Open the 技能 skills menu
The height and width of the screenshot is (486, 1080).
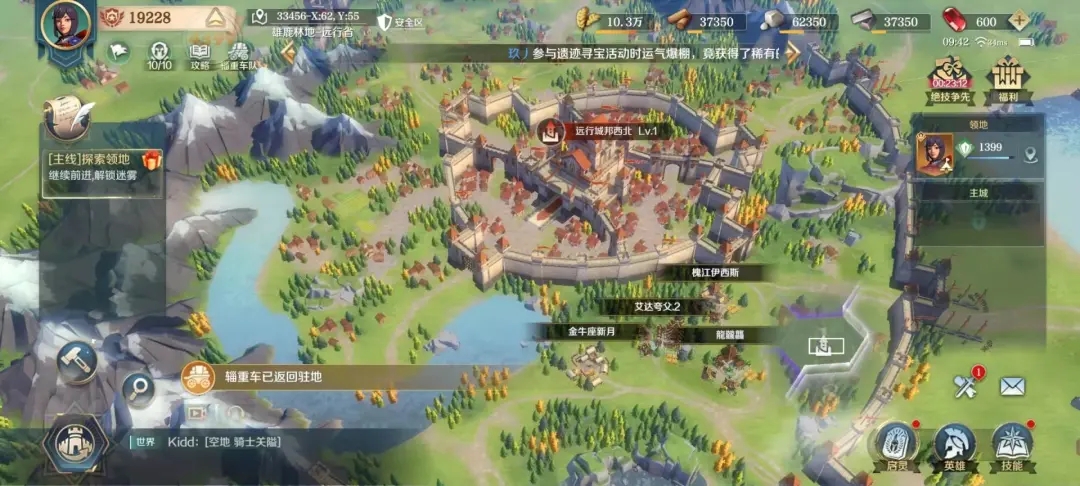tap(1012, 445)
